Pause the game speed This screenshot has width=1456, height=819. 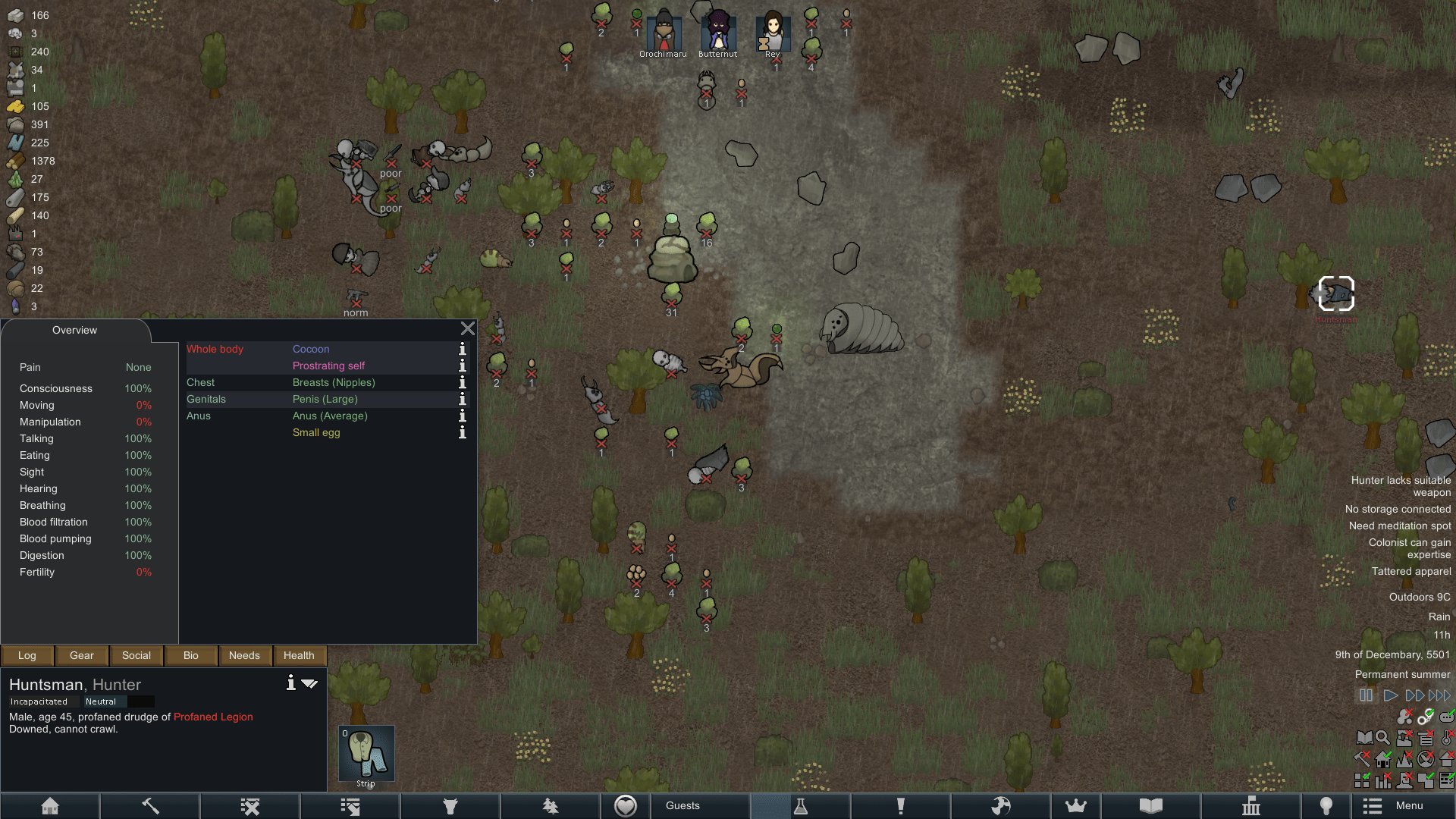point(1366,695)
